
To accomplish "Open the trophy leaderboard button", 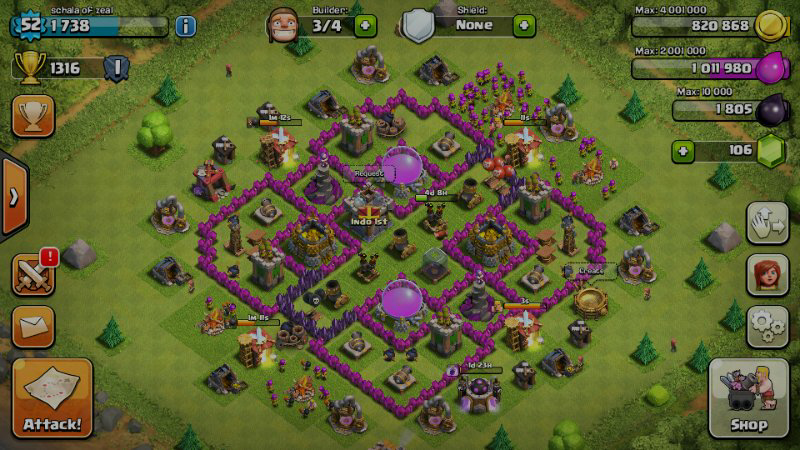I will (33, 116).
